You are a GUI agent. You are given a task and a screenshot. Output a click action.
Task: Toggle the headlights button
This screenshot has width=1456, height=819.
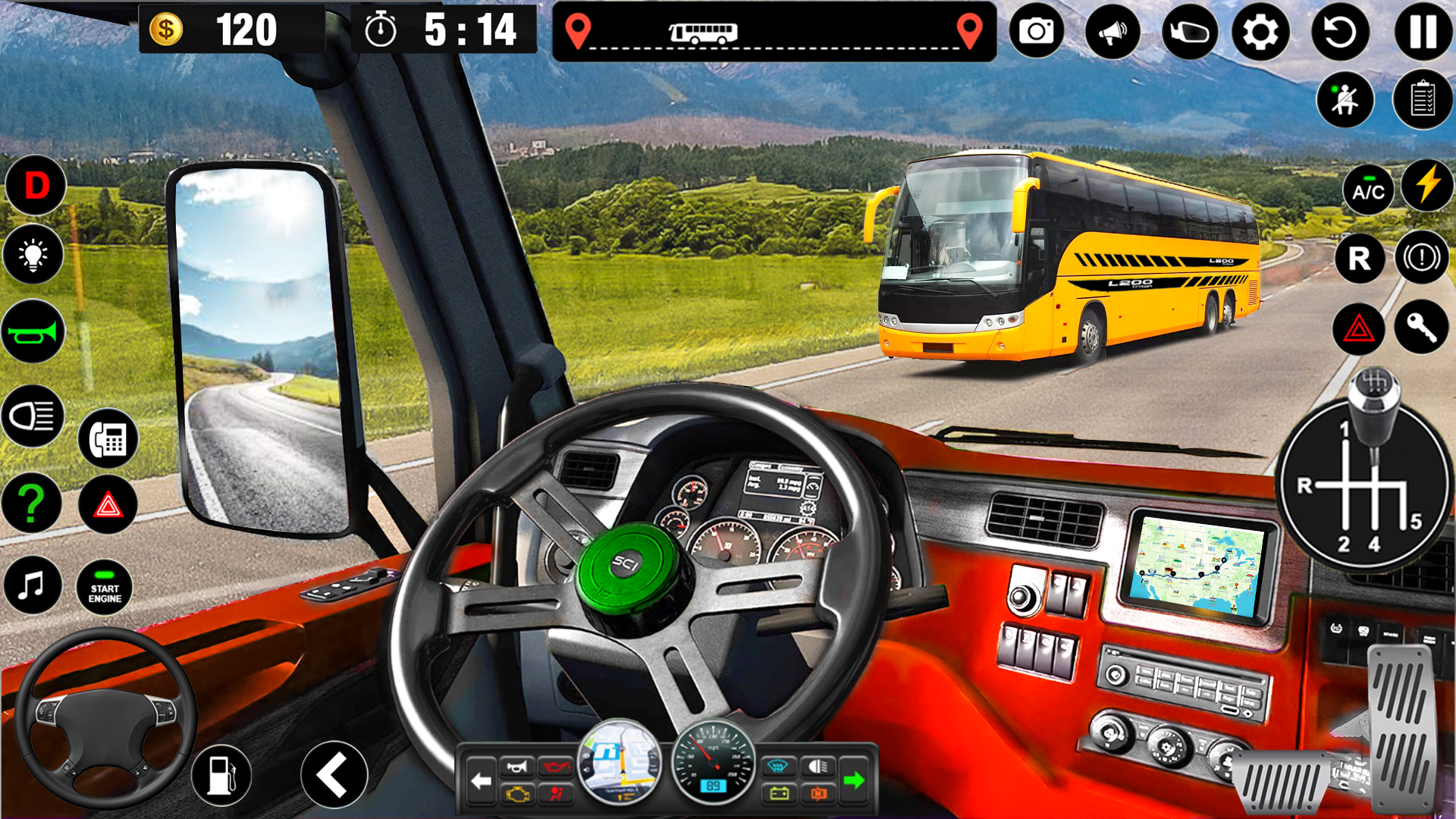33,416
